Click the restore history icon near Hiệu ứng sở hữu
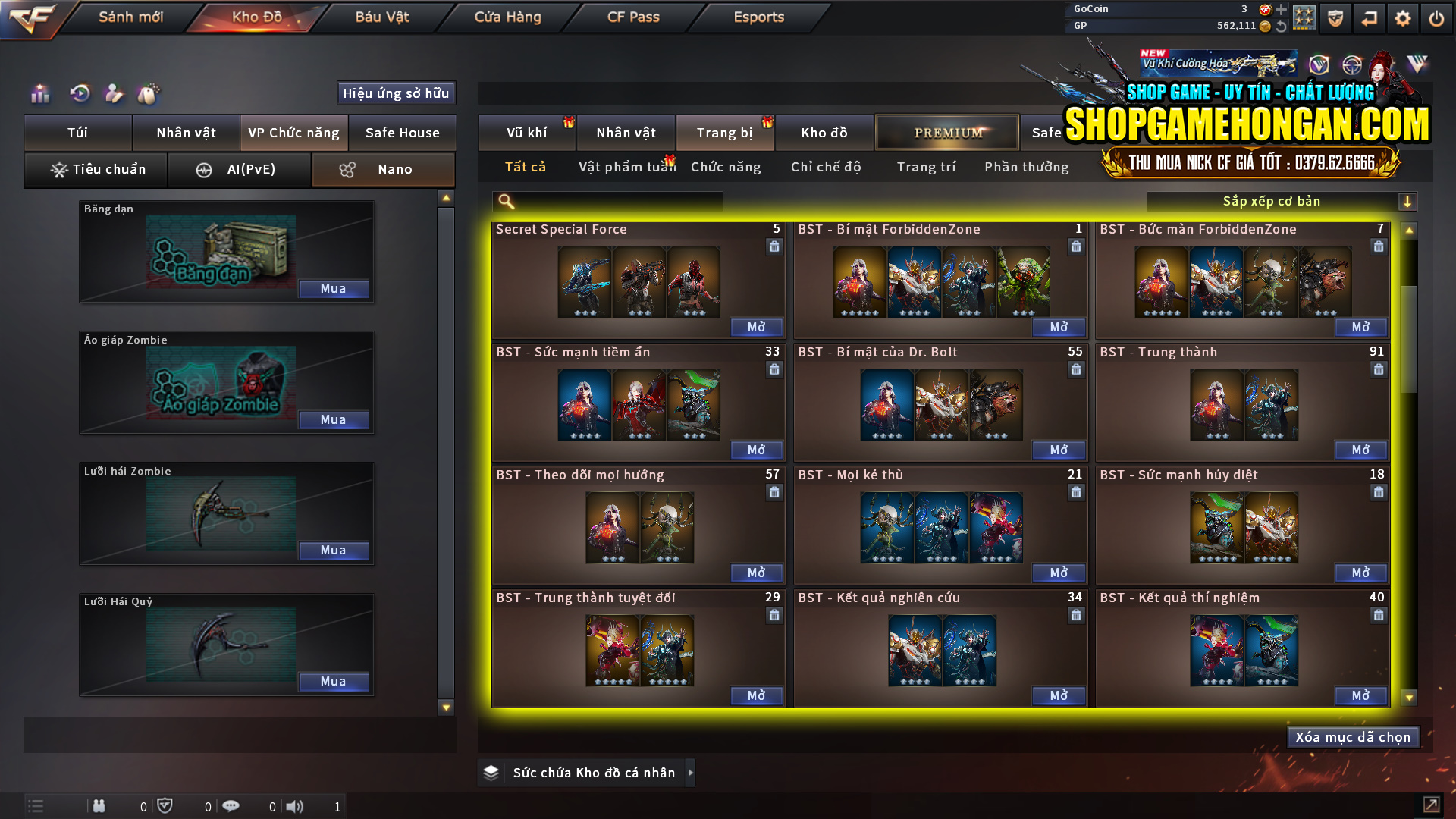The image size is (1456, 819). (79, 94)
